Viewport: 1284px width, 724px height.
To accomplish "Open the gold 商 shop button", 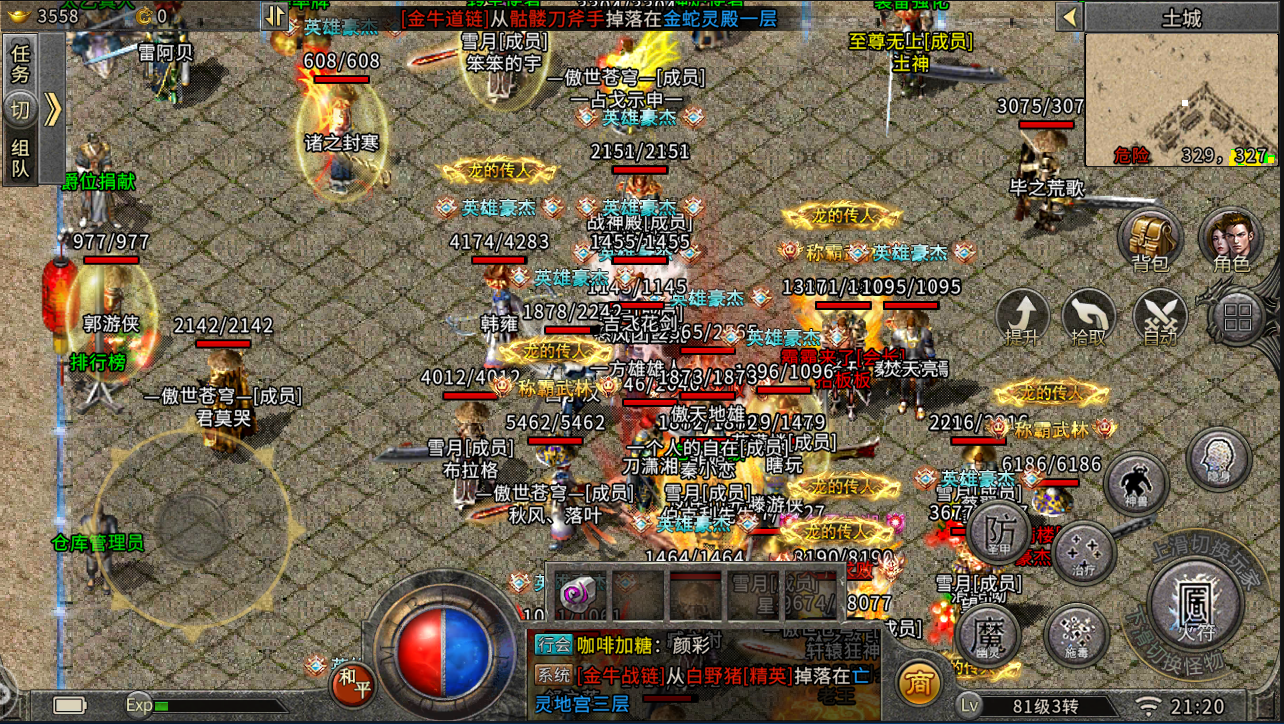I will coord(918,683).
